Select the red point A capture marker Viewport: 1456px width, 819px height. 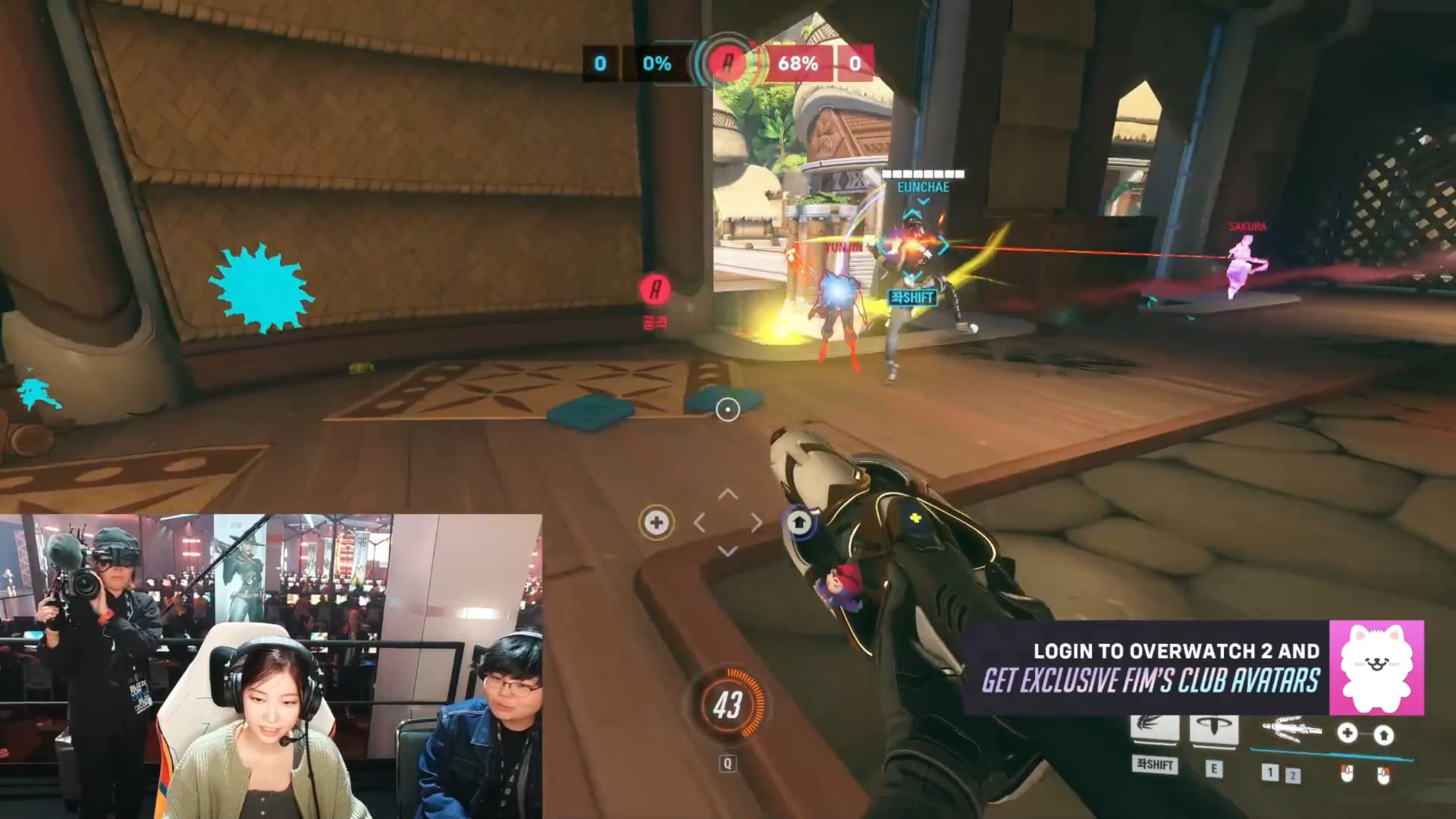[654, 289]
